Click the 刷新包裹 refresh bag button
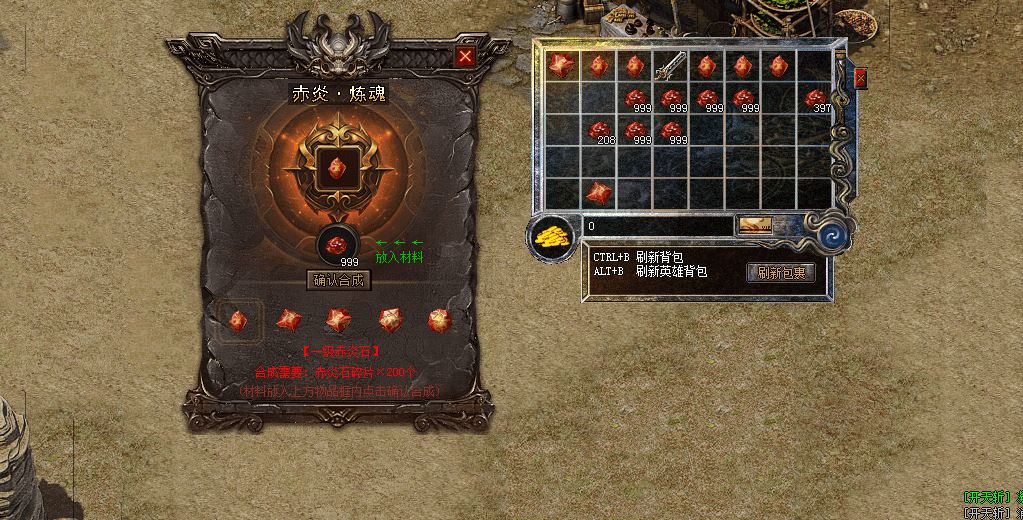This screenshot has height=520, width=1023. (780, 272)
